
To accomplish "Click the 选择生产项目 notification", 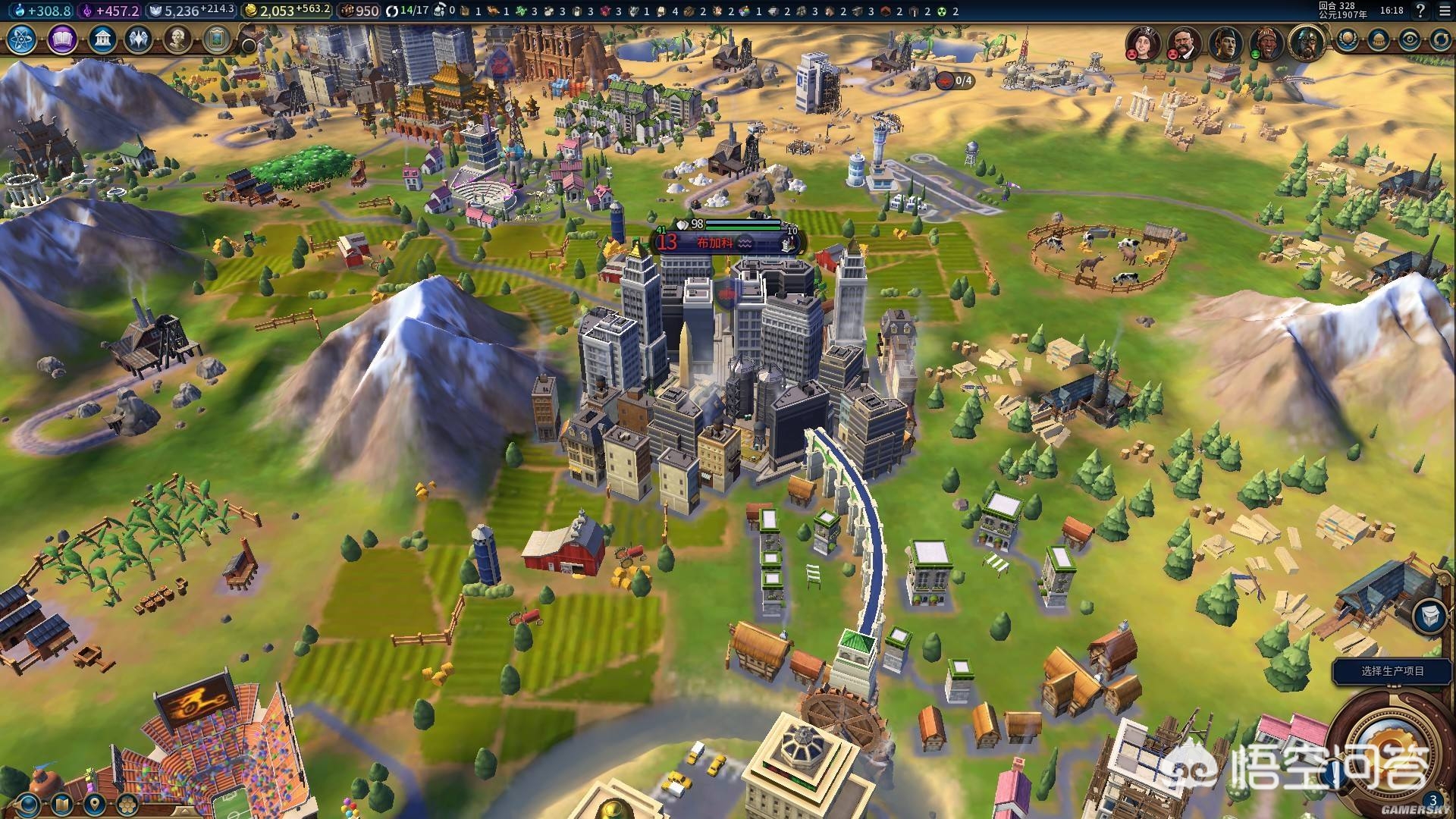I will click(x=1392, y=671).
